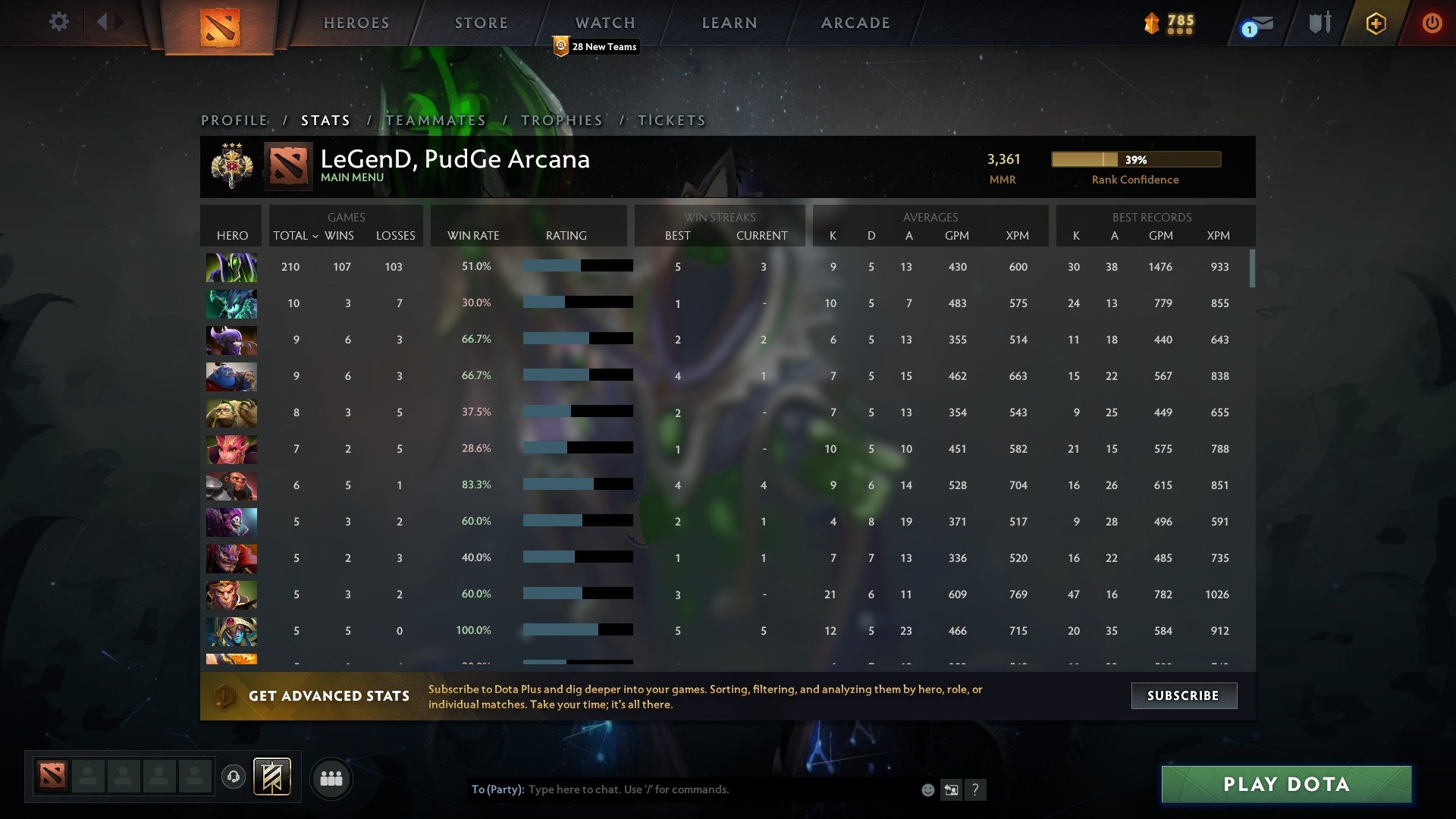Screen dimensions: 1456x819
Task: Expand the 28 New Teams notification
Action: click(597, 46)
